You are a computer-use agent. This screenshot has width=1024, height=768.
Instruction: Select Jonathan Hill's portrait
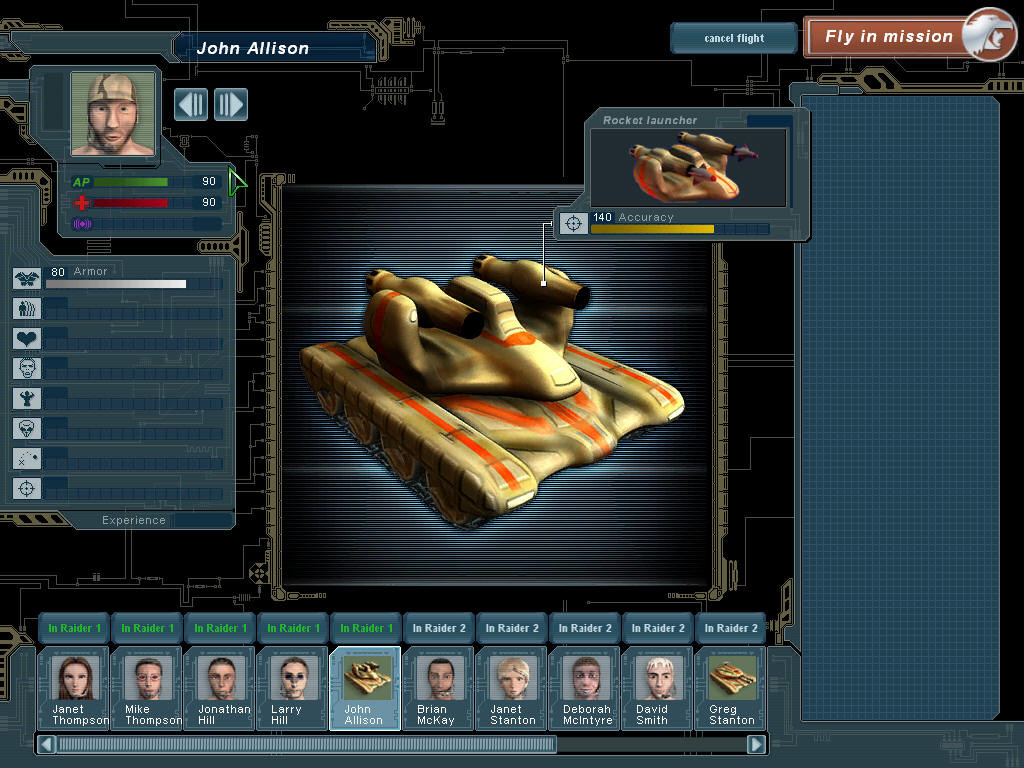coord(219,687)
